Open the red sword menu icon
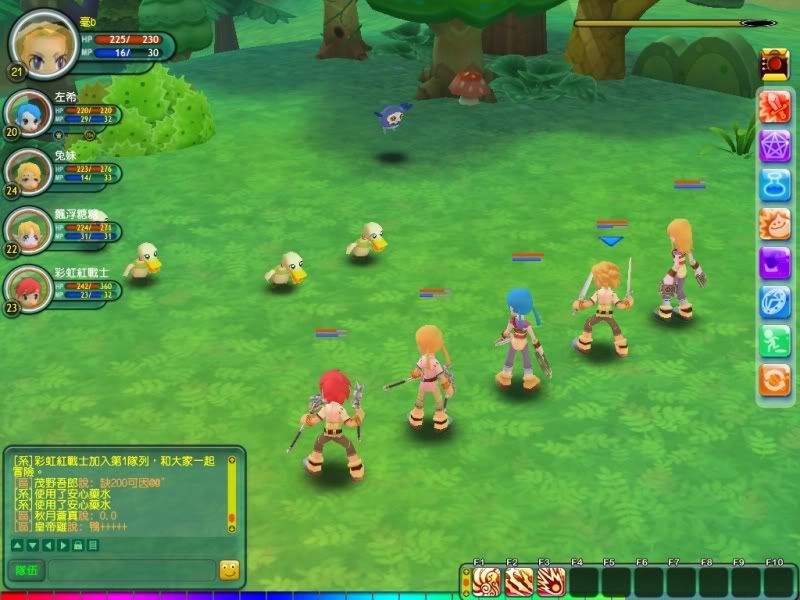The image size is (800, 600). point(775,106)
